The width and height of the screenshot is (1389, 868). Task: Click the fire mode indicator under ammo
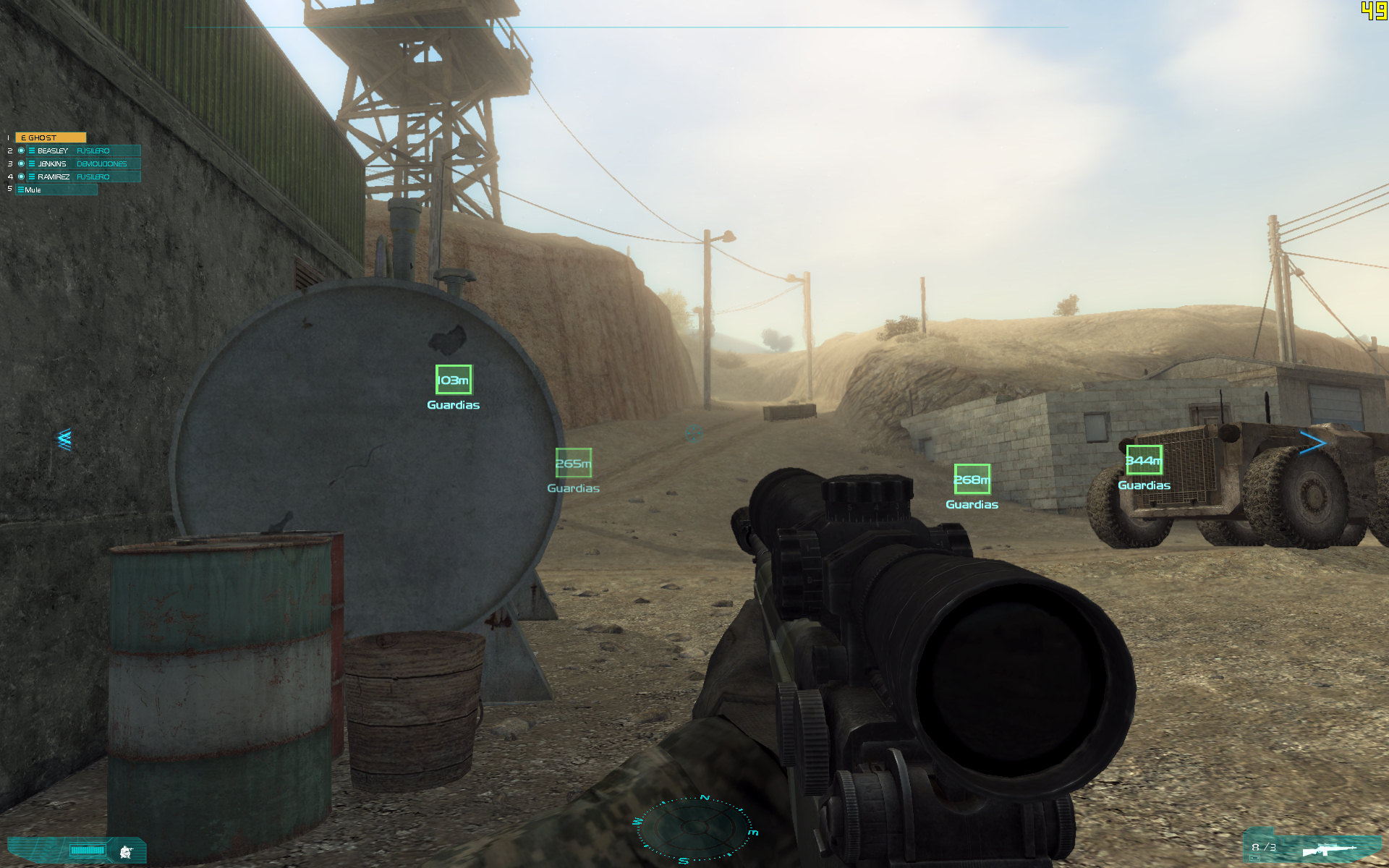1254,858
